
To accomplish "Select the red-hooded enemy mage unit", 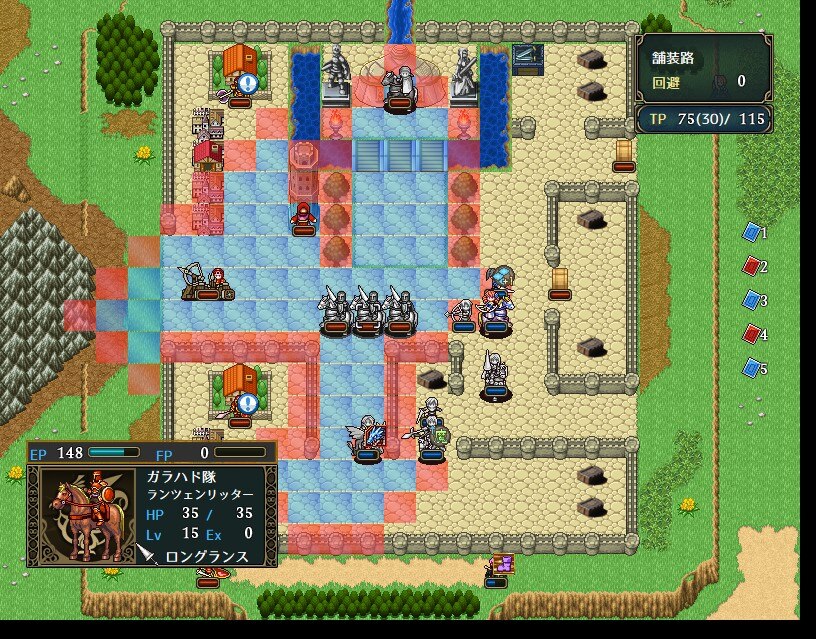I will (303, 214).
